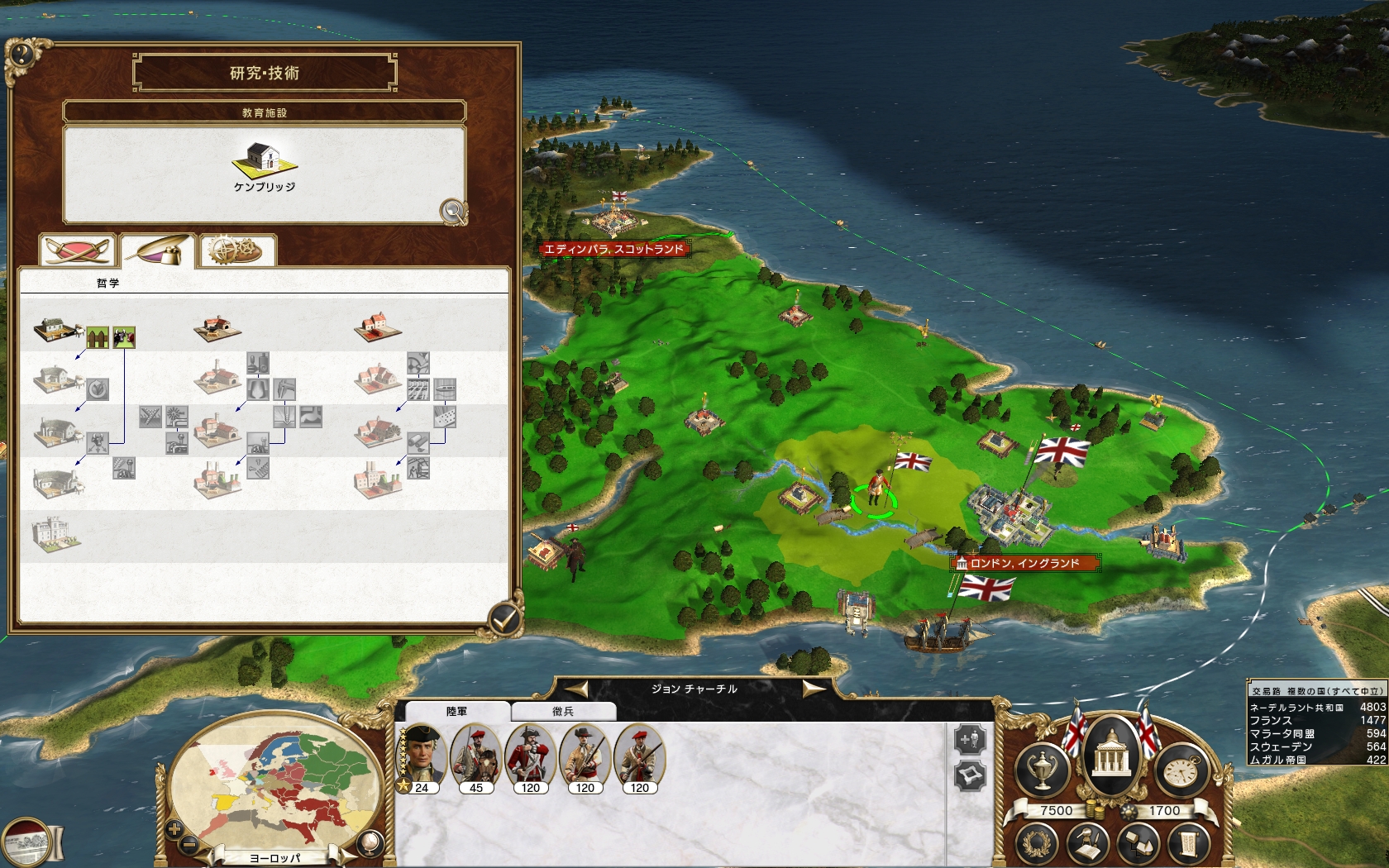Select the 45-man cavalry unit card
The height and width of the screenshot is (868, 1389).
476,756
